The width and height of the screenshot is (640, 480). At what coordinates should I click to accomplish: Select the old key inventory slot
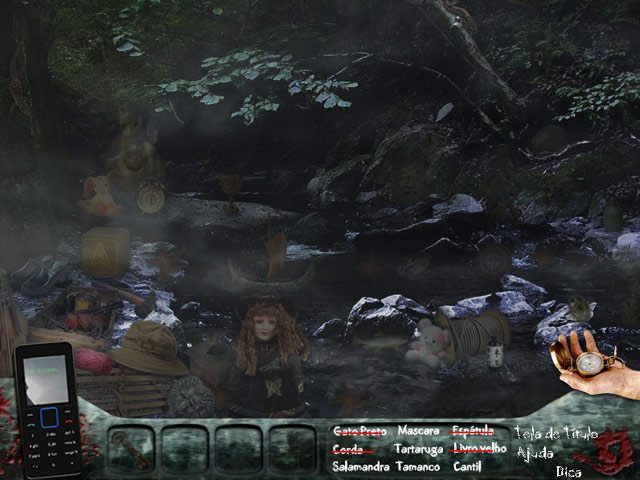131,448
